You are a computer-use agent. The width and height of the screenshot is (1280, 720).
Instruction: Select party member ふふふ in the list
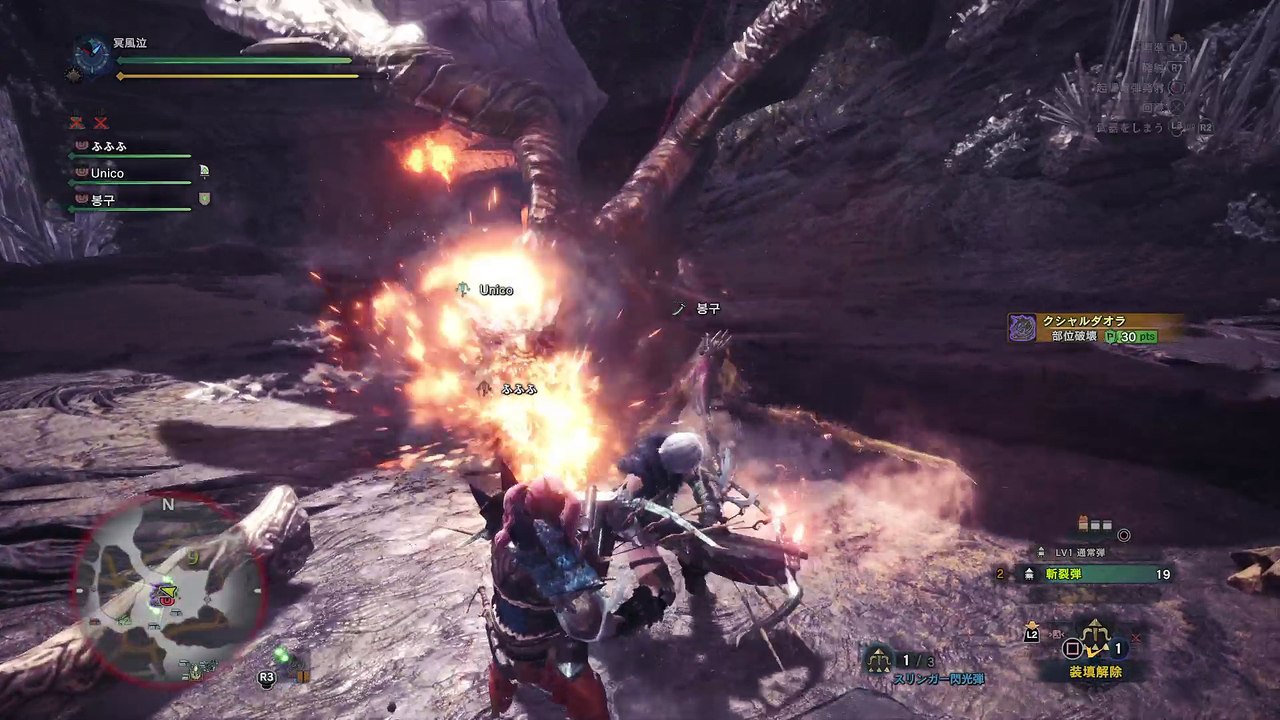(x=109, y=146)
